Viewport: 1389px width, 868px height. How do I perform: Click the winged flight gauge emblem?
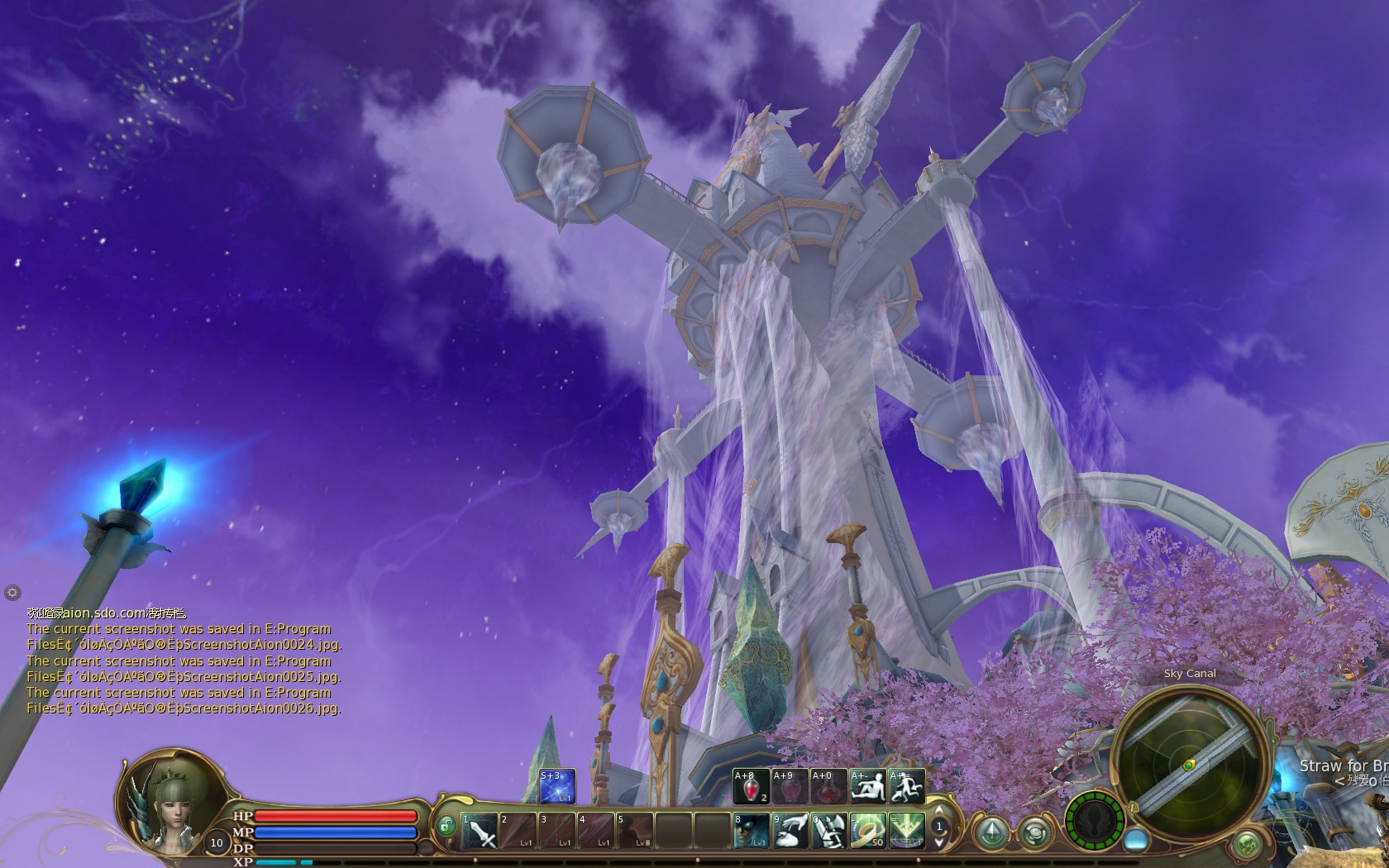click(x=1095, y=821)
